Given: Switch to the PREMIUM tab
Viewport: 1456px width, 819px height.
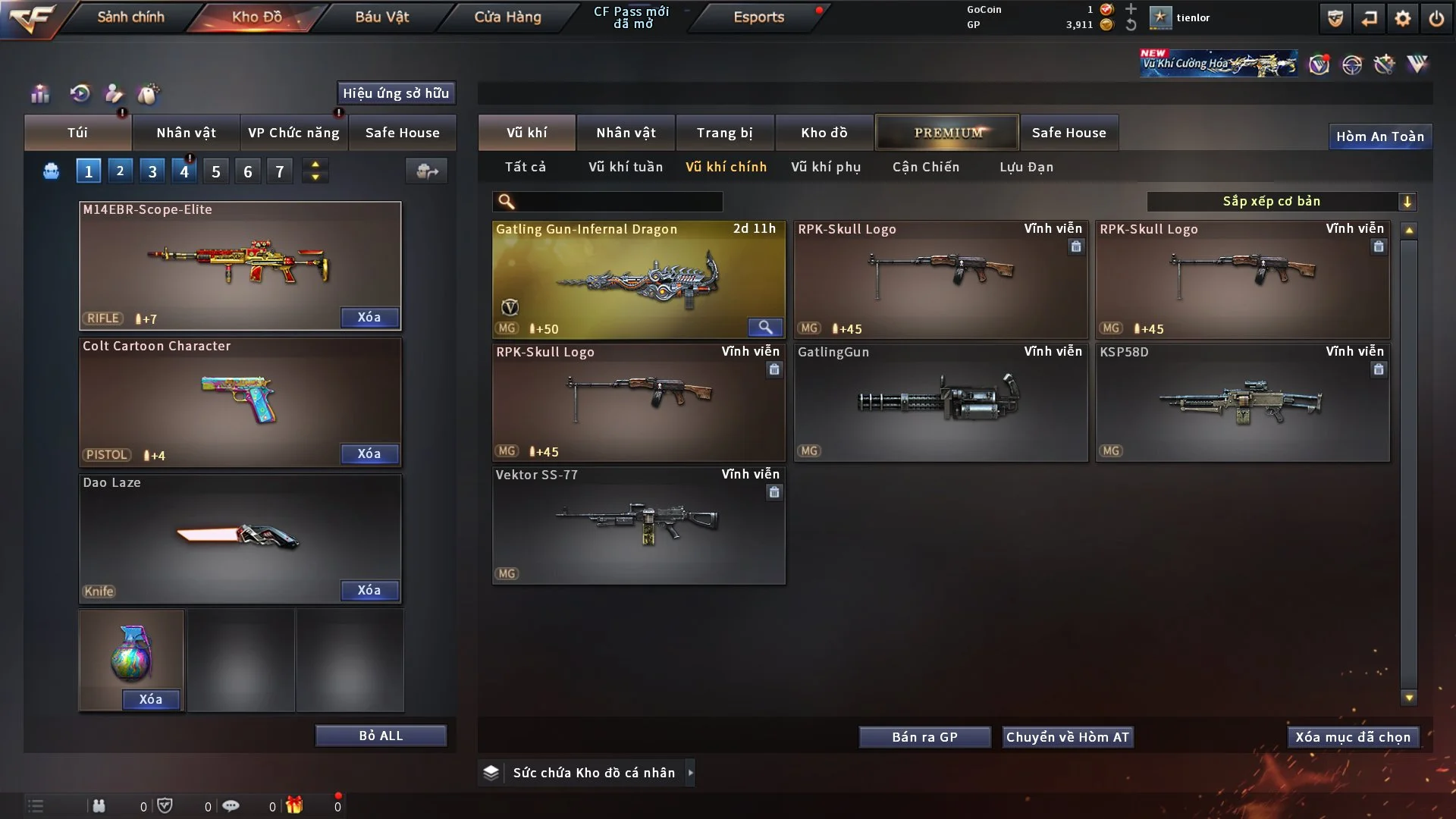Looking at the screenshot, I should [947, 133].
